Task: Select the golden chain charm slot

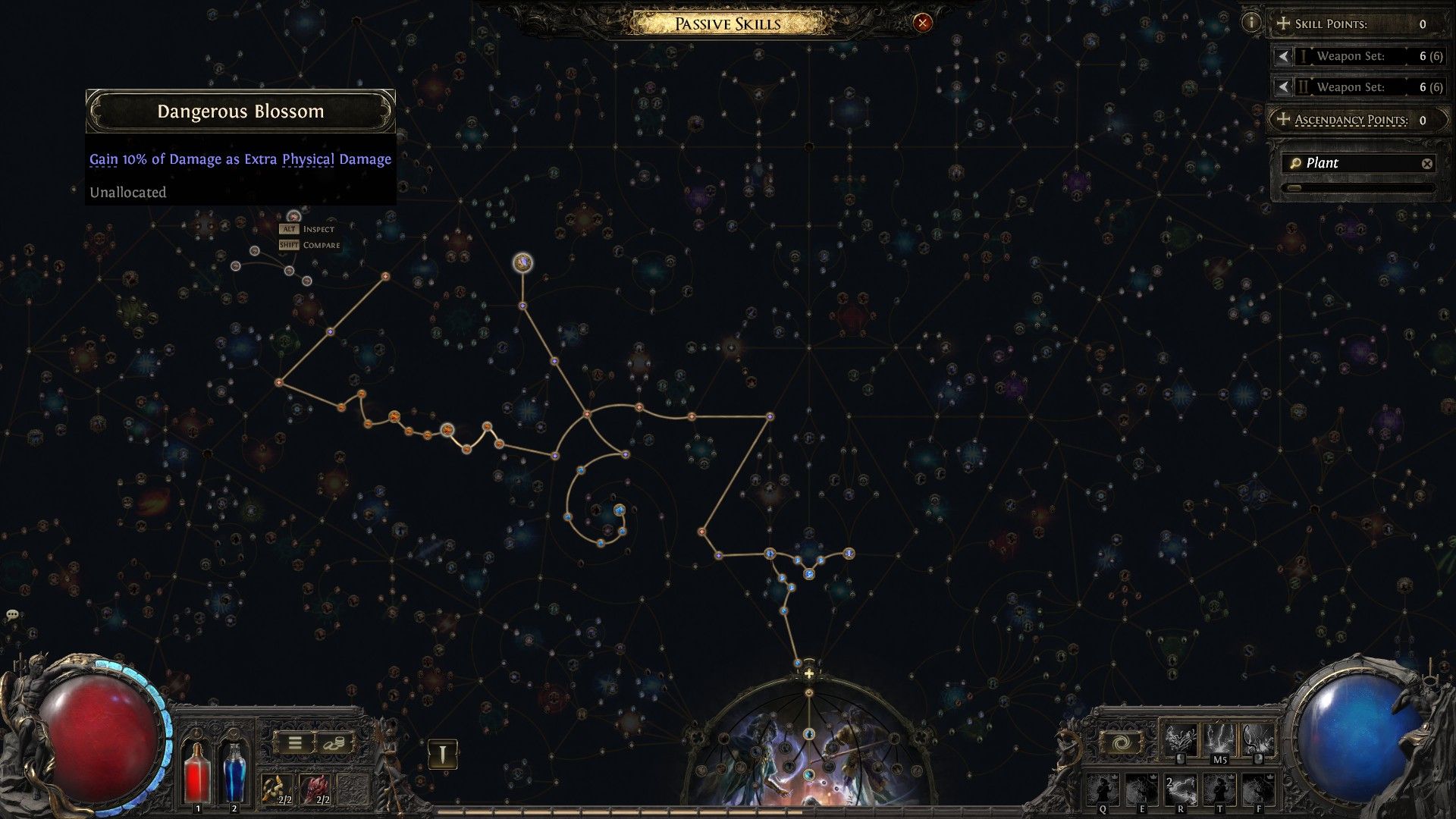Action: point(278,789)
